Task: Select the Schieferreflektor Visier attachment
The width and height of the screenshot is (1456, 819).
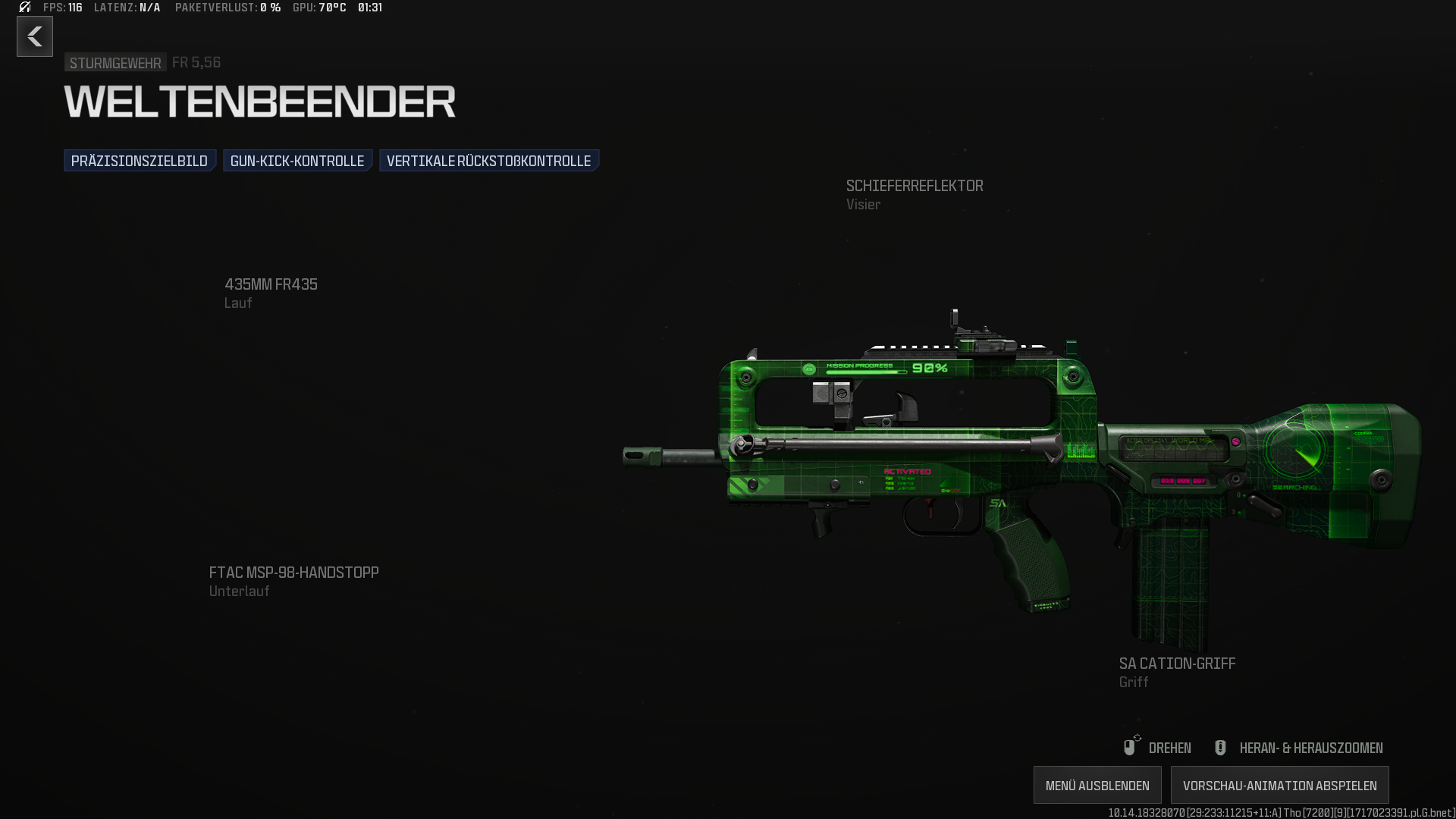Action: [x=914, y=194]
